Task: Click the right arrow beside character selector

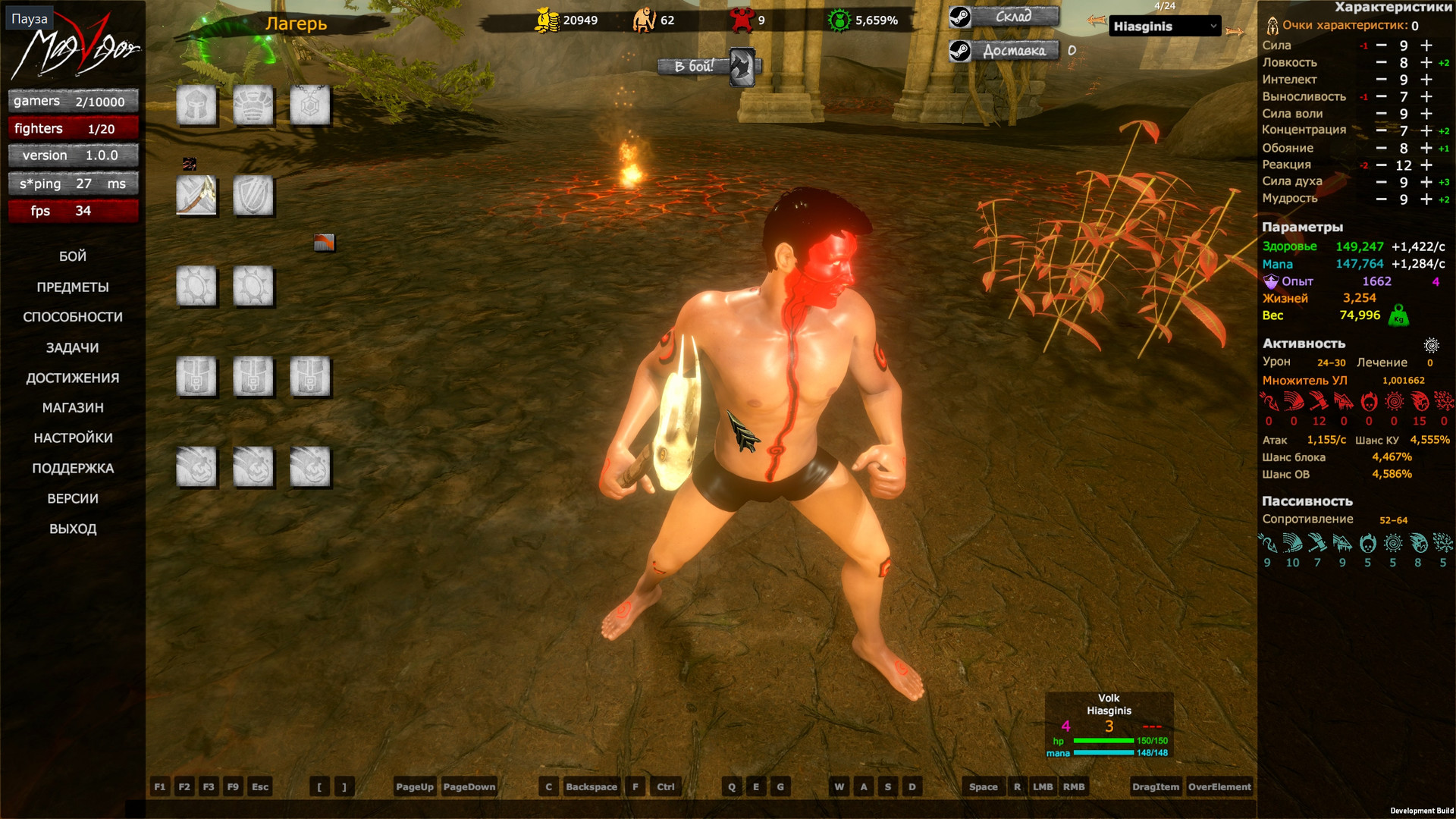Action: 1235,32
